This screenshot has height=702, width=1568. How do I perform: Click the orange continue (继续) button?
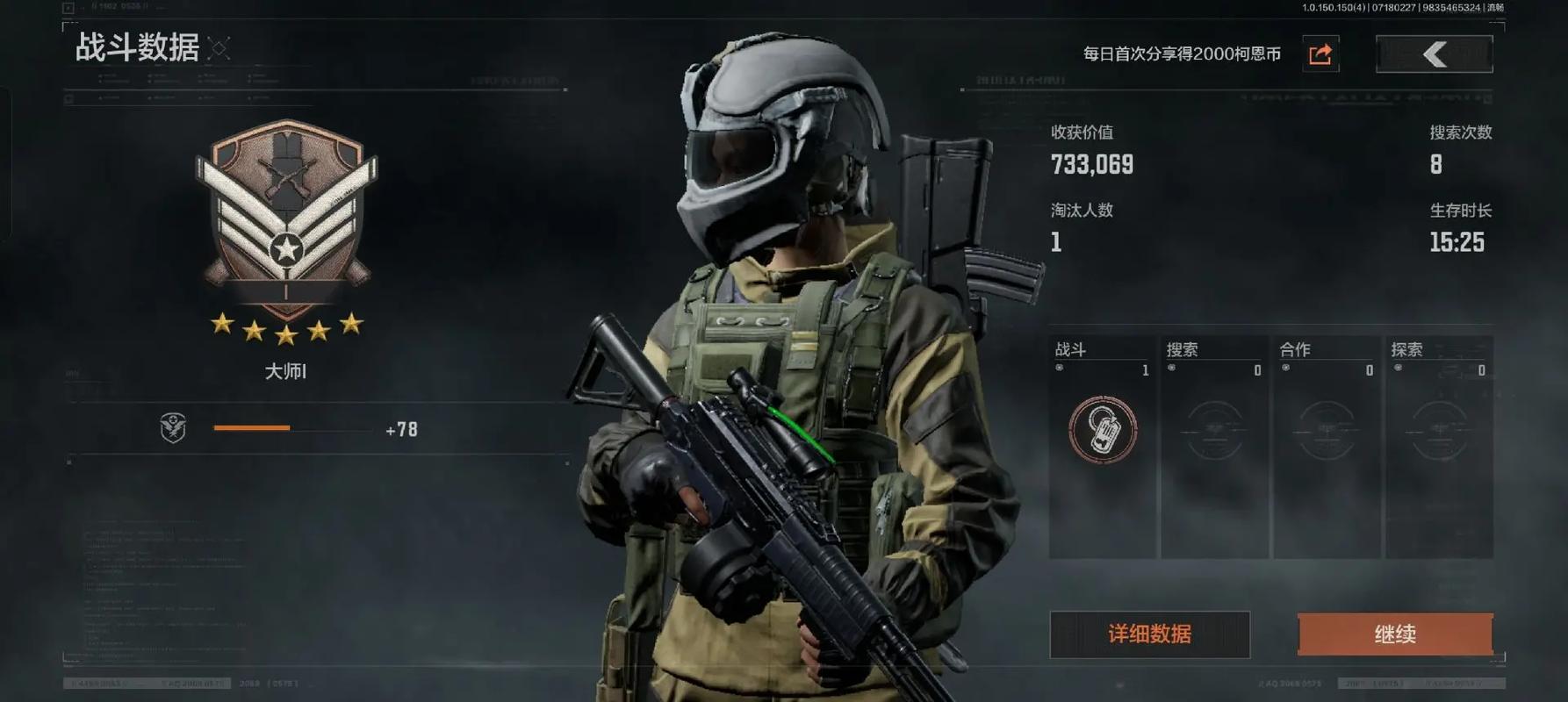[x=1395, y=634]
